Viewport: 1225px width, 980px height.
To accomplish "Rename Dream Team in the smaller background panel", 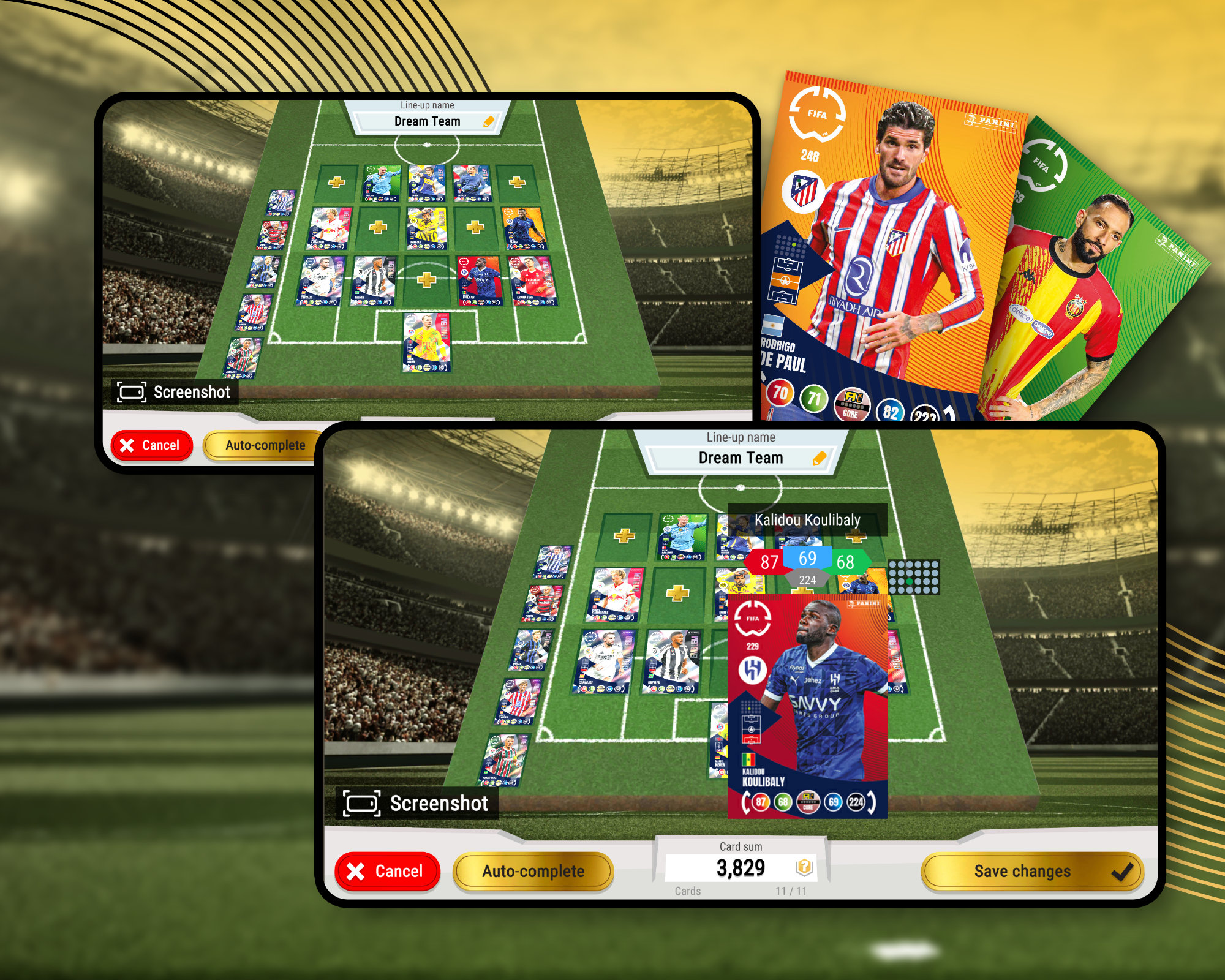I will 488,121.
